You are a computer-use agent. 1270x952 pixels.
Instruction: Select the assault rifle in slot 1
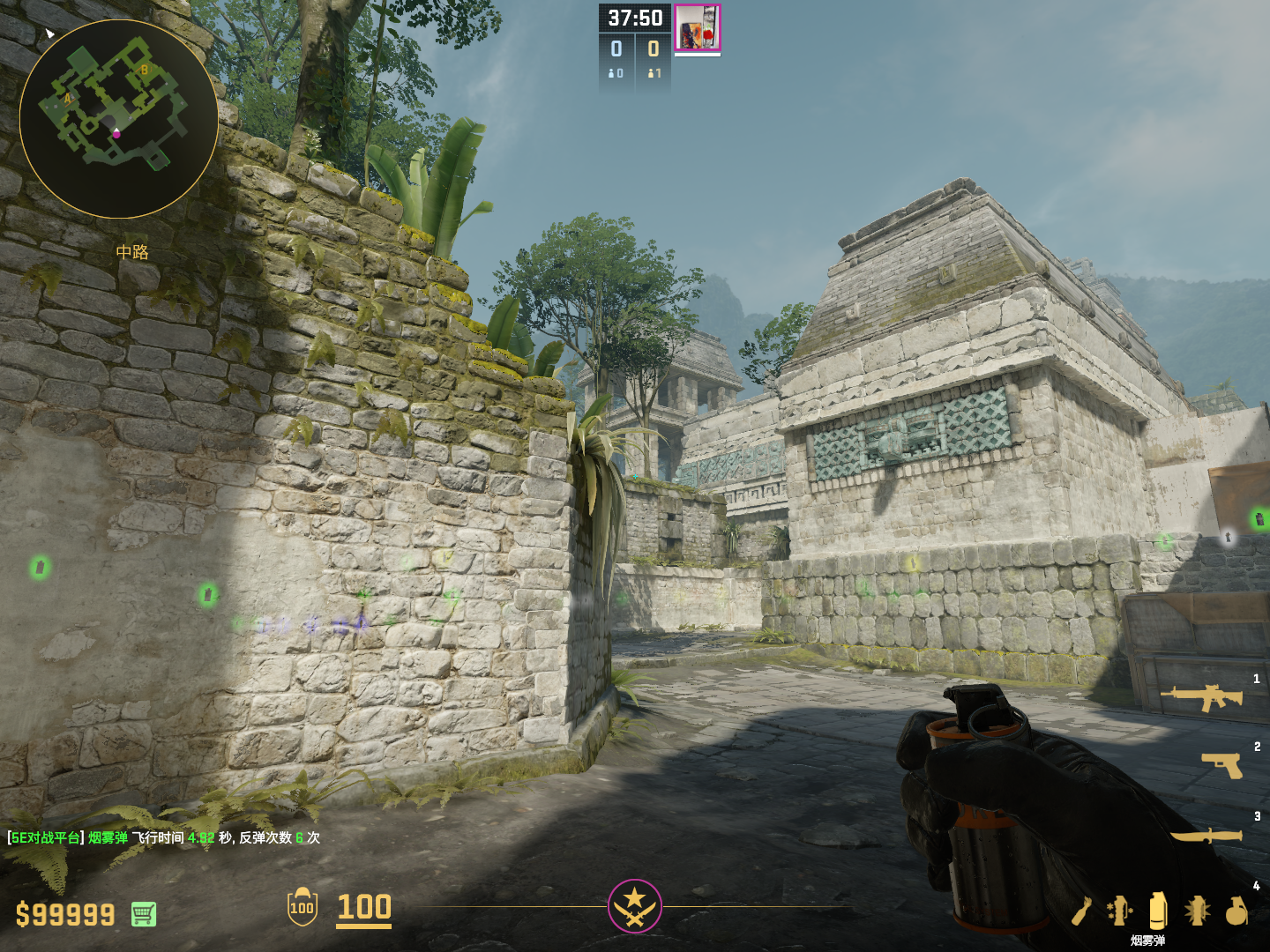(x=1201, y=697)
